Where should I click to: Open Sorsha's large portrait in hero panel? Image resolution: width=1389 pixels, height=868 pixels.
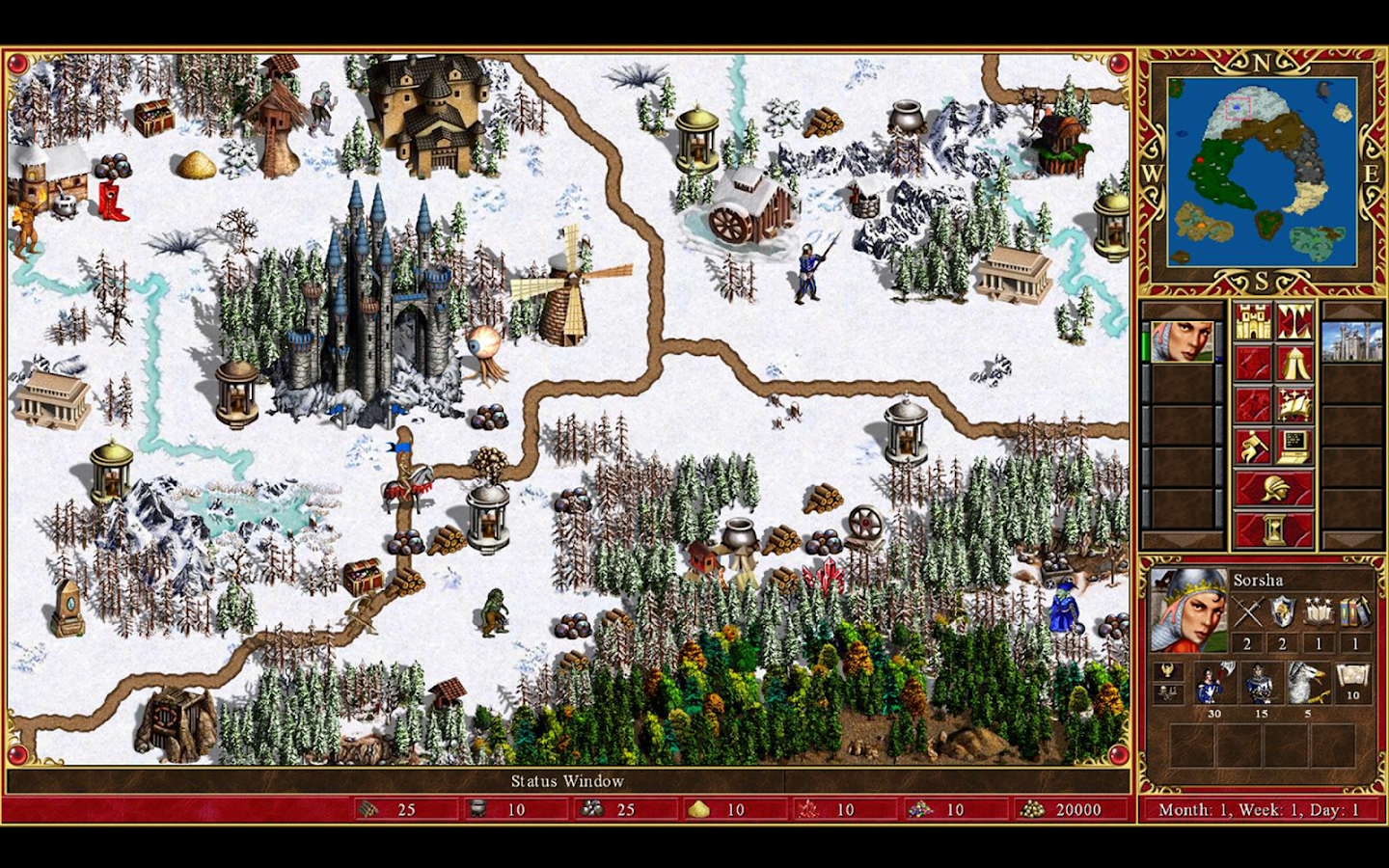click(1187, 610)
